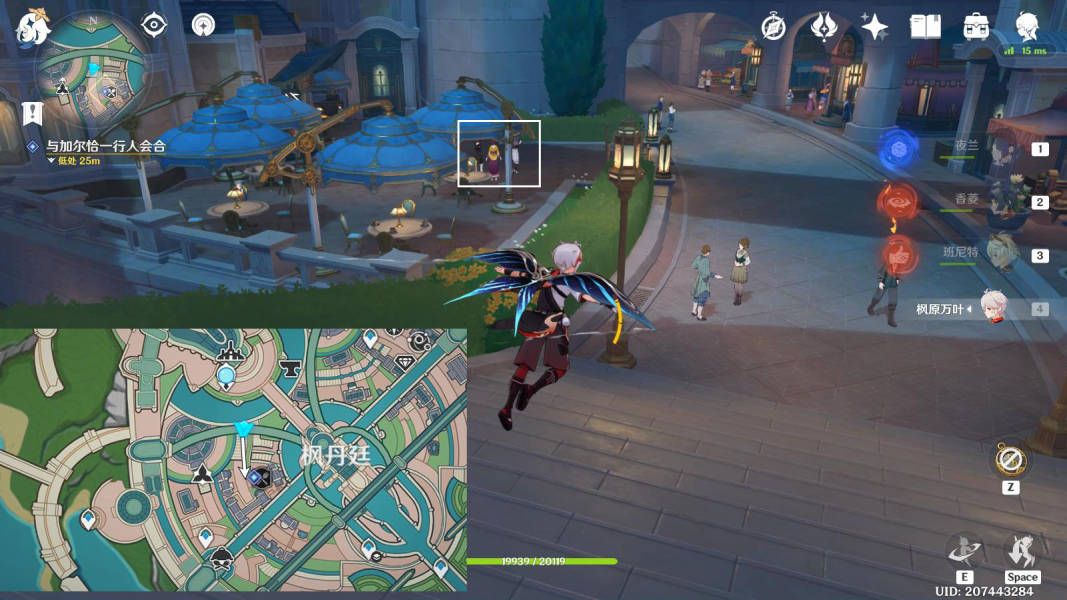
Task: Open the Wish star icon
Action: coord(874,27)
